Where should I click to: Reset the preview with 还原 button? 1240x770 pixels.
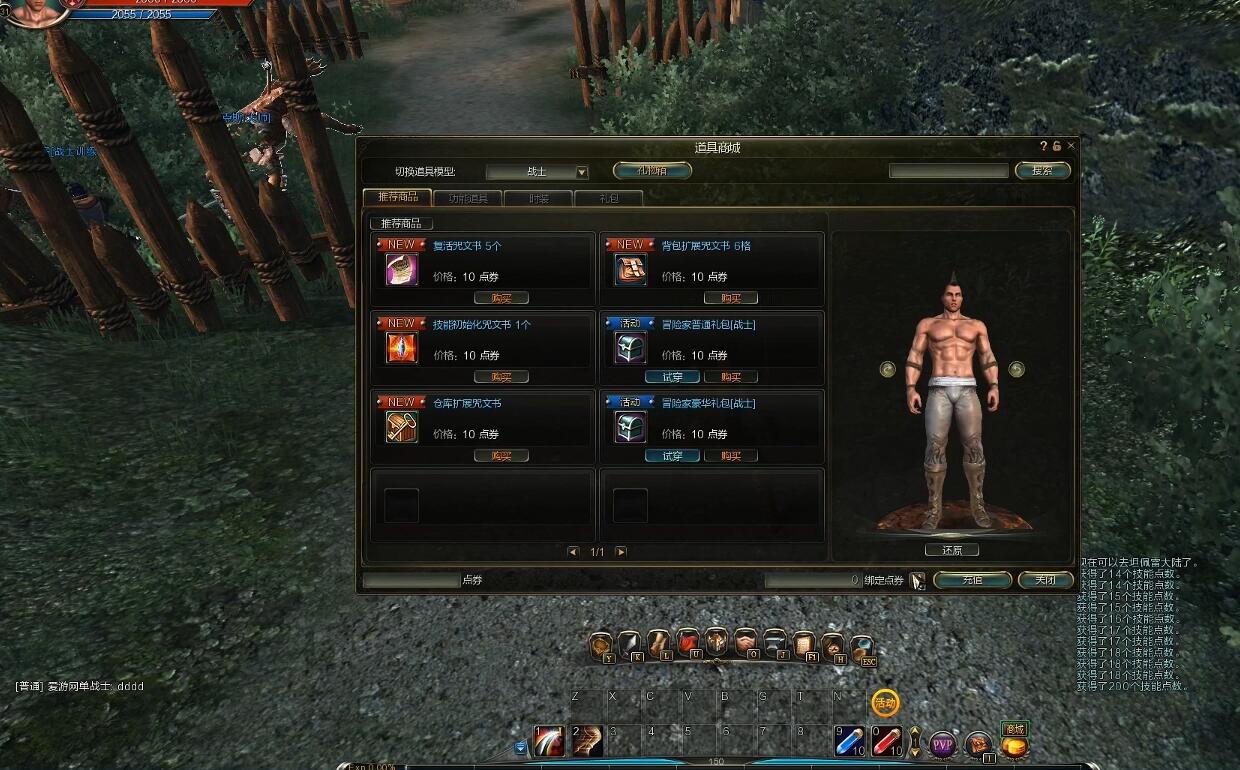(952, 550)
